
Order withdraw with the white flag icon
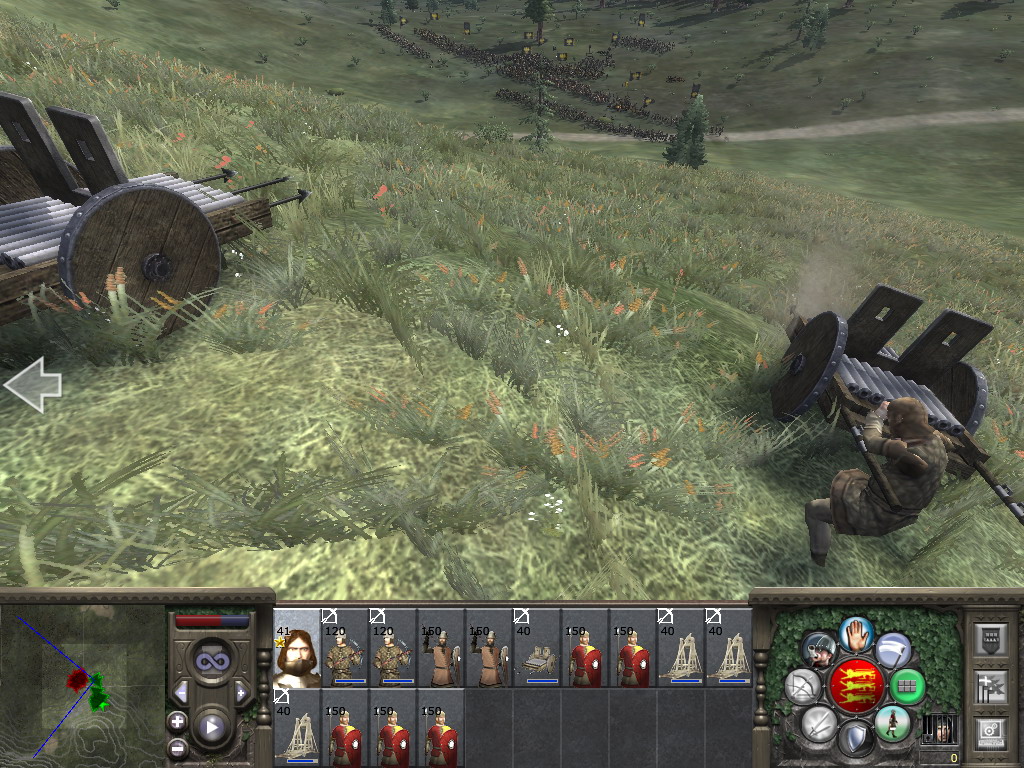892,650
